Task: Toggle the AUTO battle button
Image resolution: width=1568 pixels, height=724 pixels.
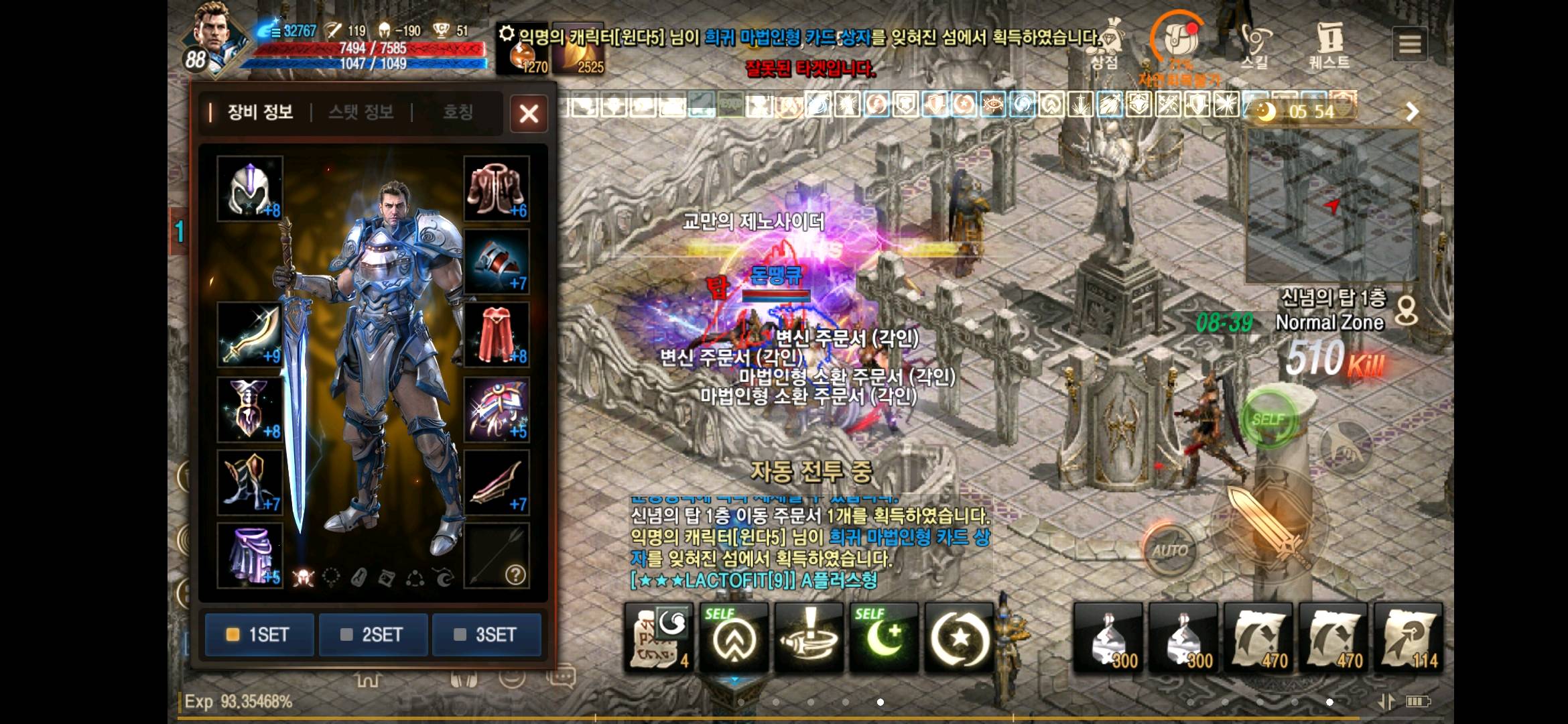Action: (1170, 550)
